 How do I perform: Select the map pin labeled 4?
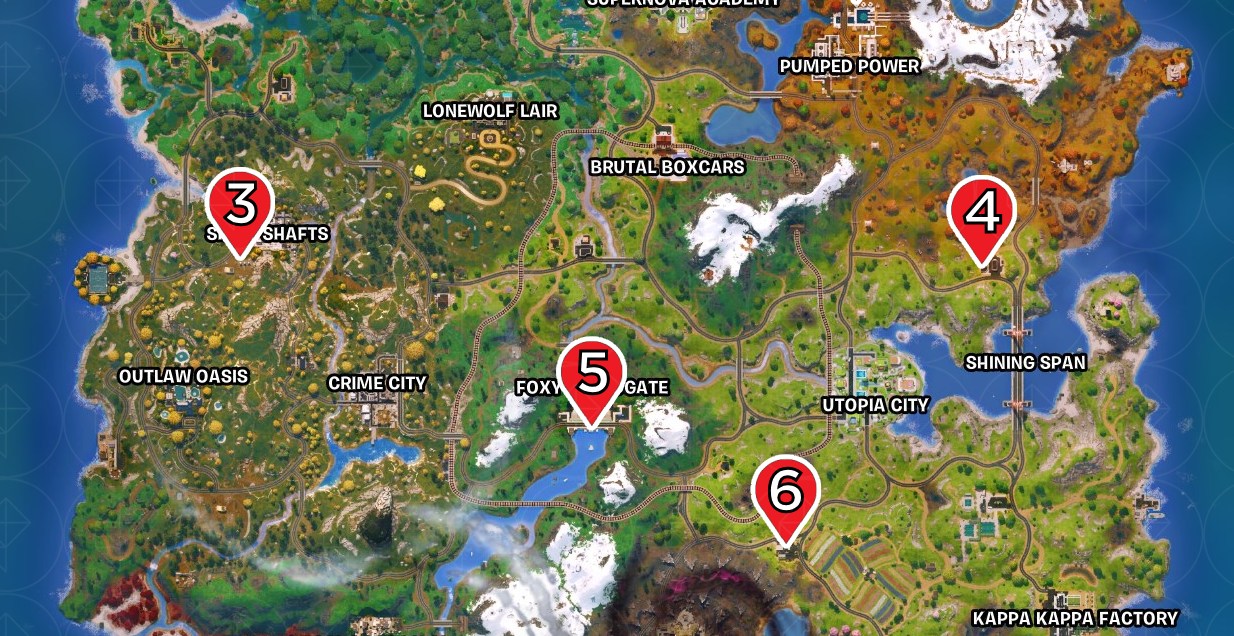[982, 214]
